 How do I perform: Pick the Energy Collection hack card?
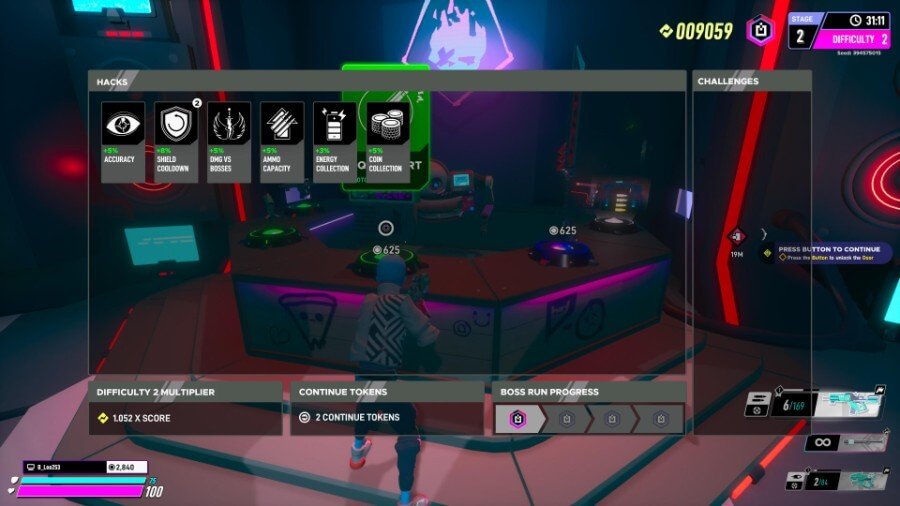tap(335, 141)
